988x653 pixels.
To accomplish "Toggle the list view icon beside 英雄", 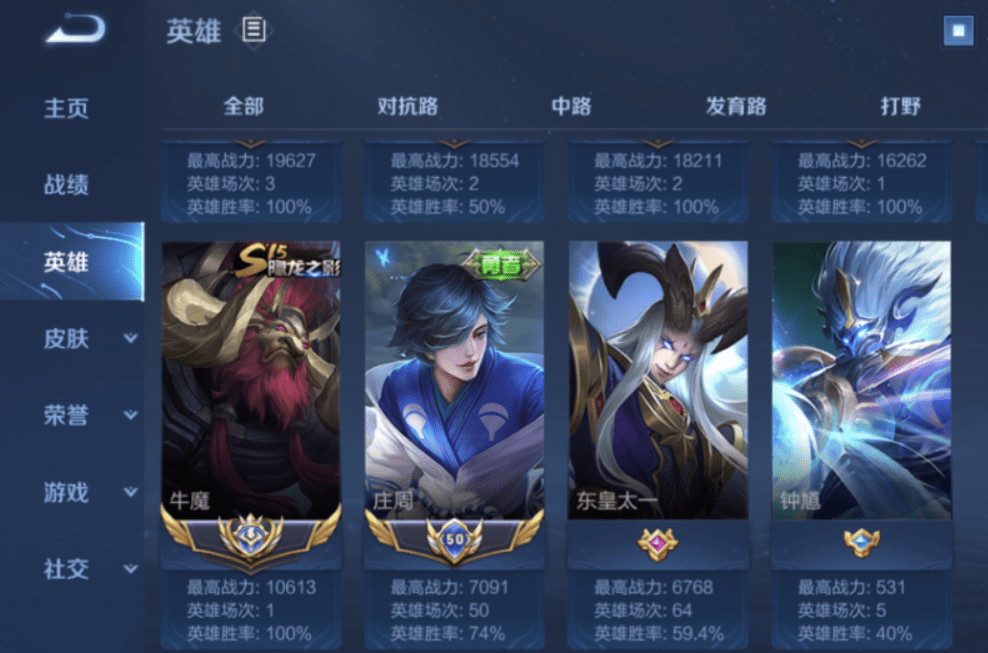I will (254, 30).
